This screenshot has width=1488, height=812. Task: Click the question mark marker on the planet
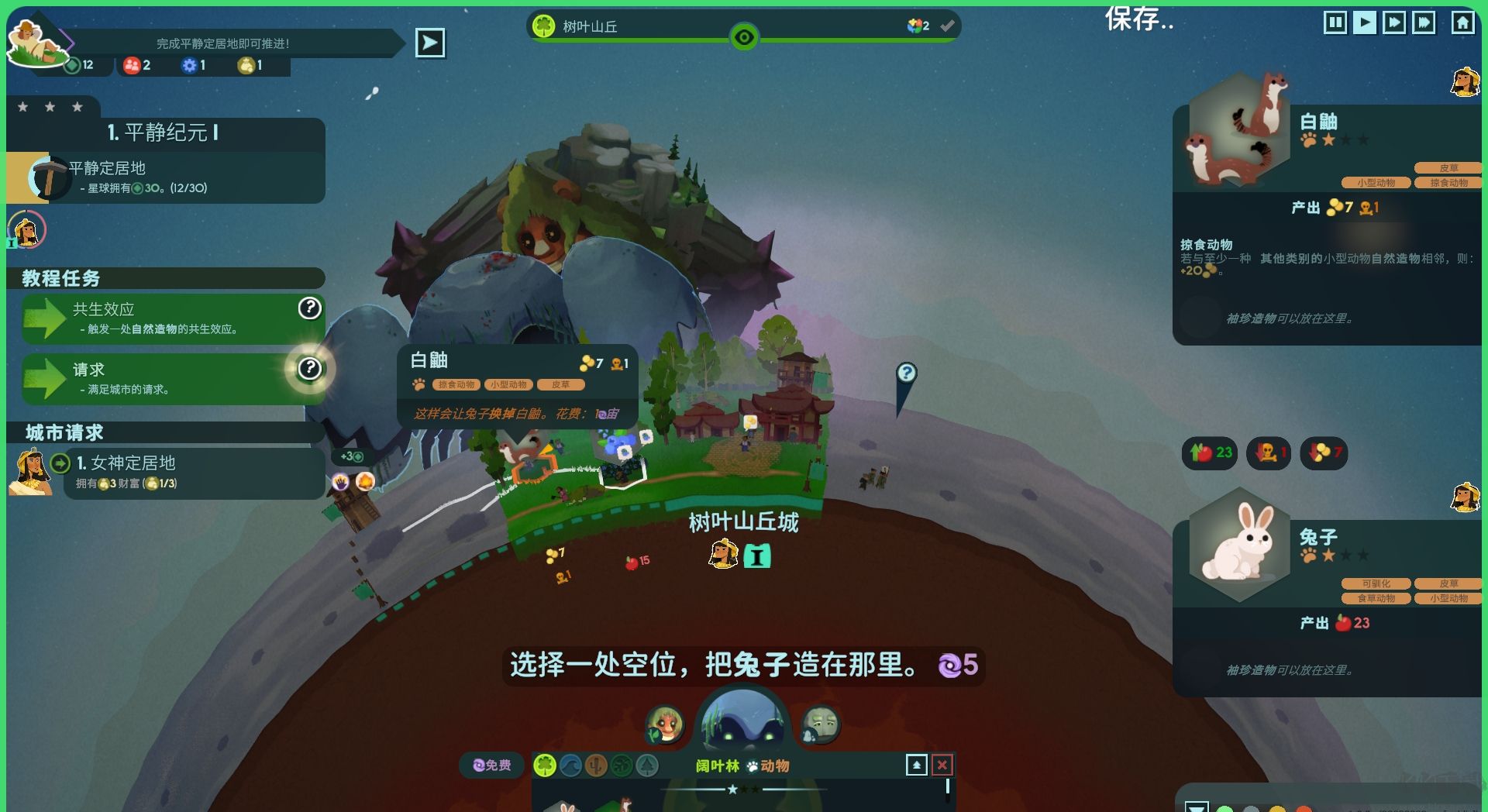coord(908,373)
